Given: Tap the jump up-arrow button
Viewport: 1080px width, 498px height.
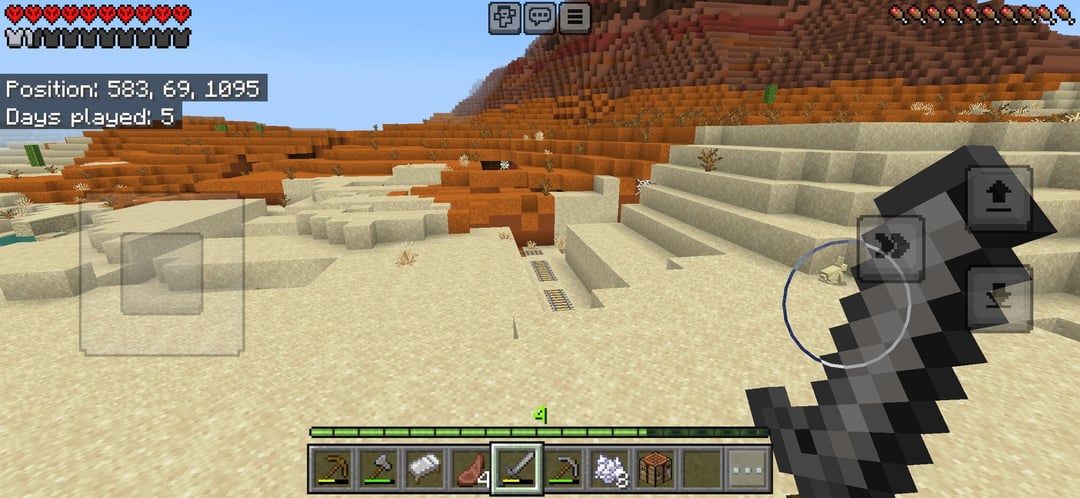Looking at the screenshot, I should pos(998,199).
